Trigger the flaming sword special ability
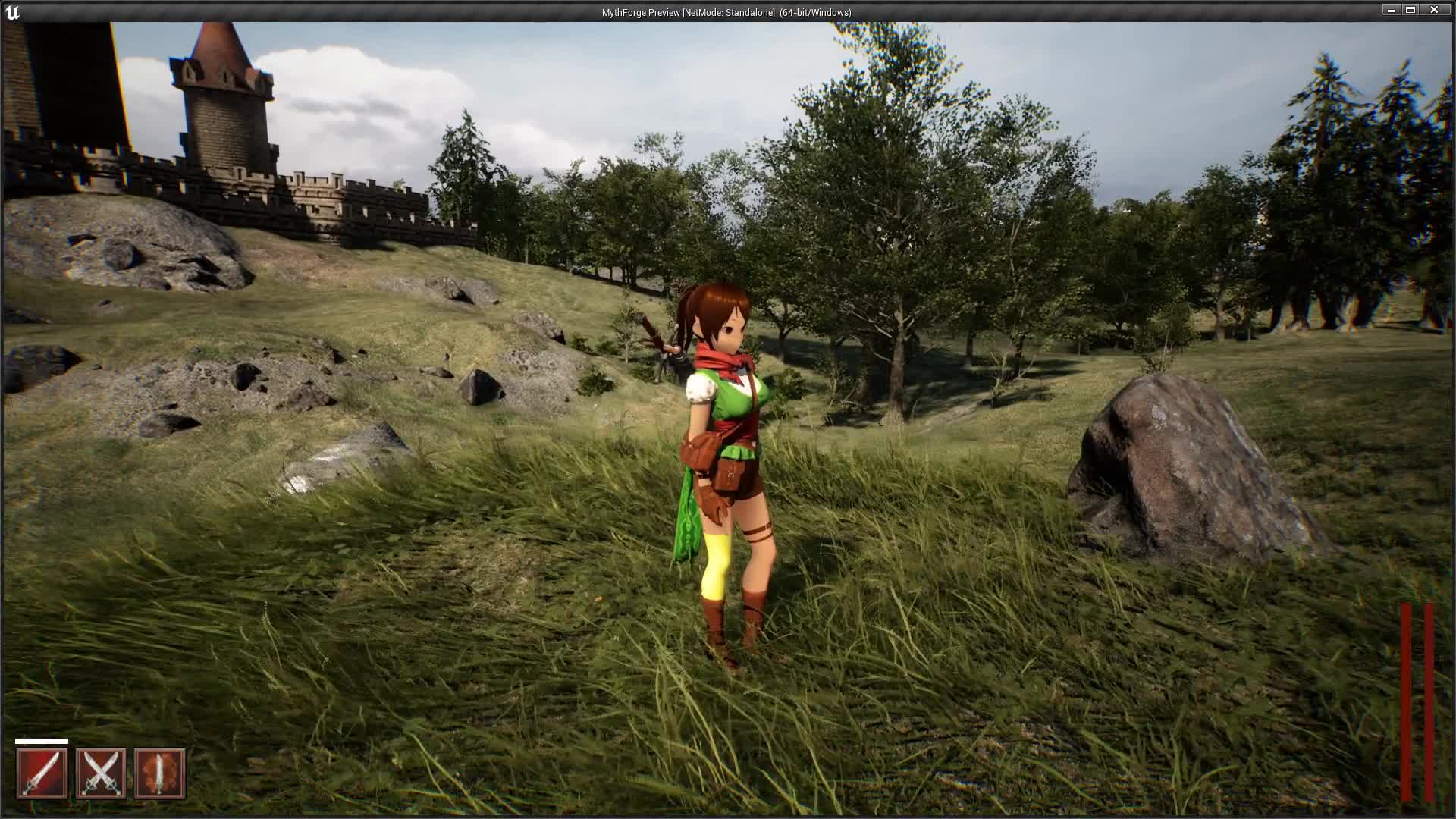 tap(160, 772)
